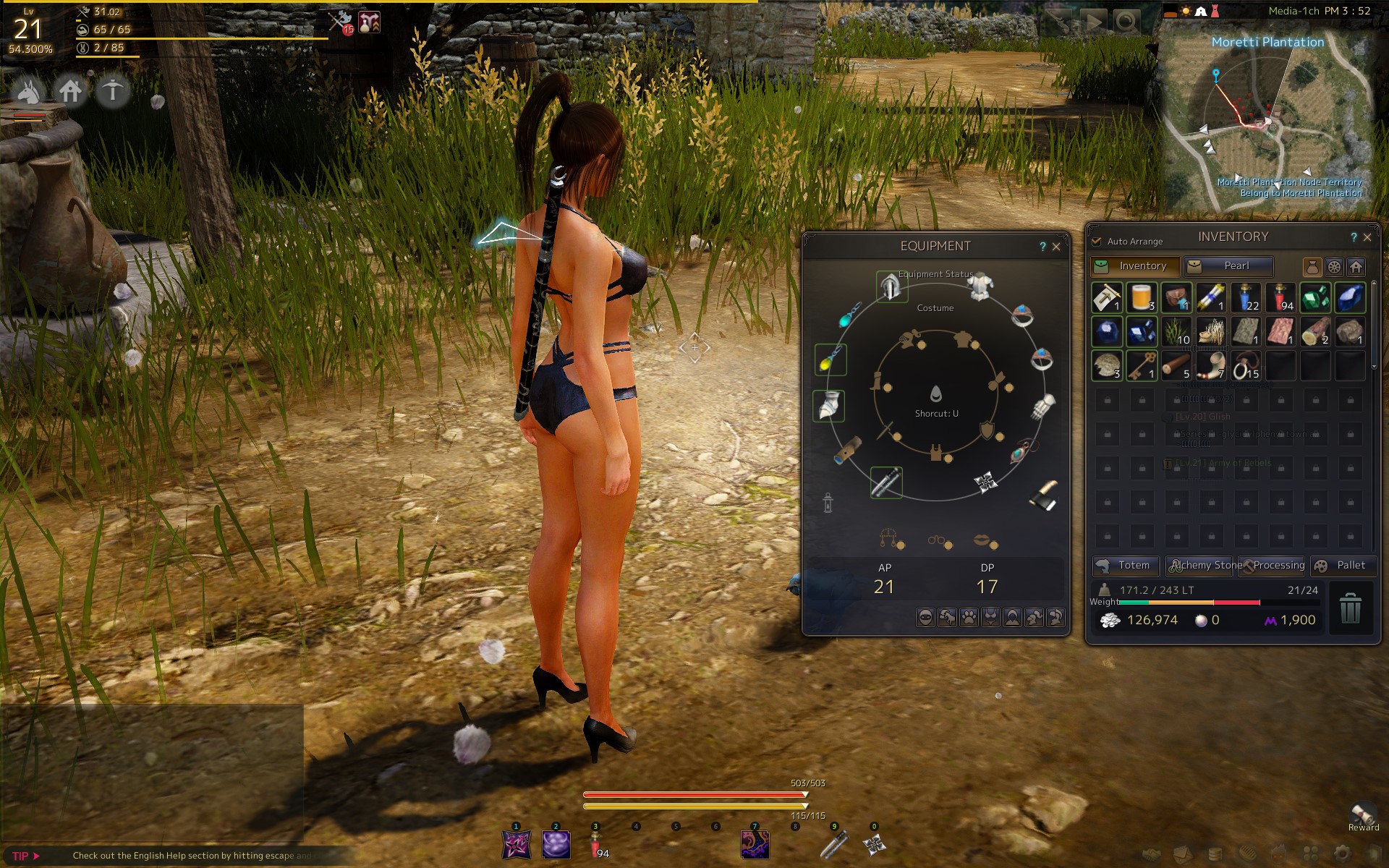
Task: Open the Processing window
Action: point(1273,566)
